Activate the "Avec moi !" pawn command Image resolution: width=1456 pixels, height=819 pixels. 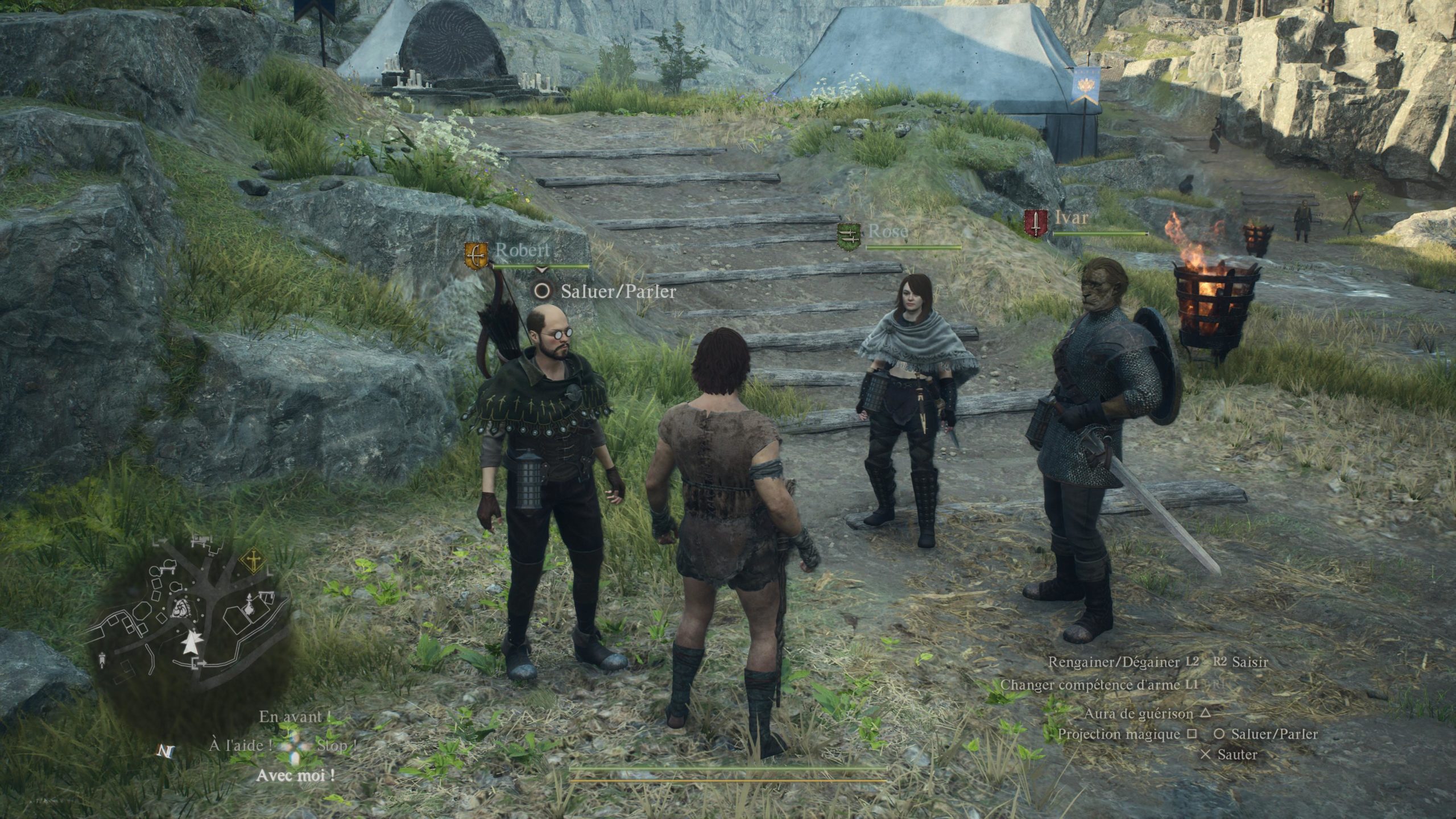click(295, 775)
